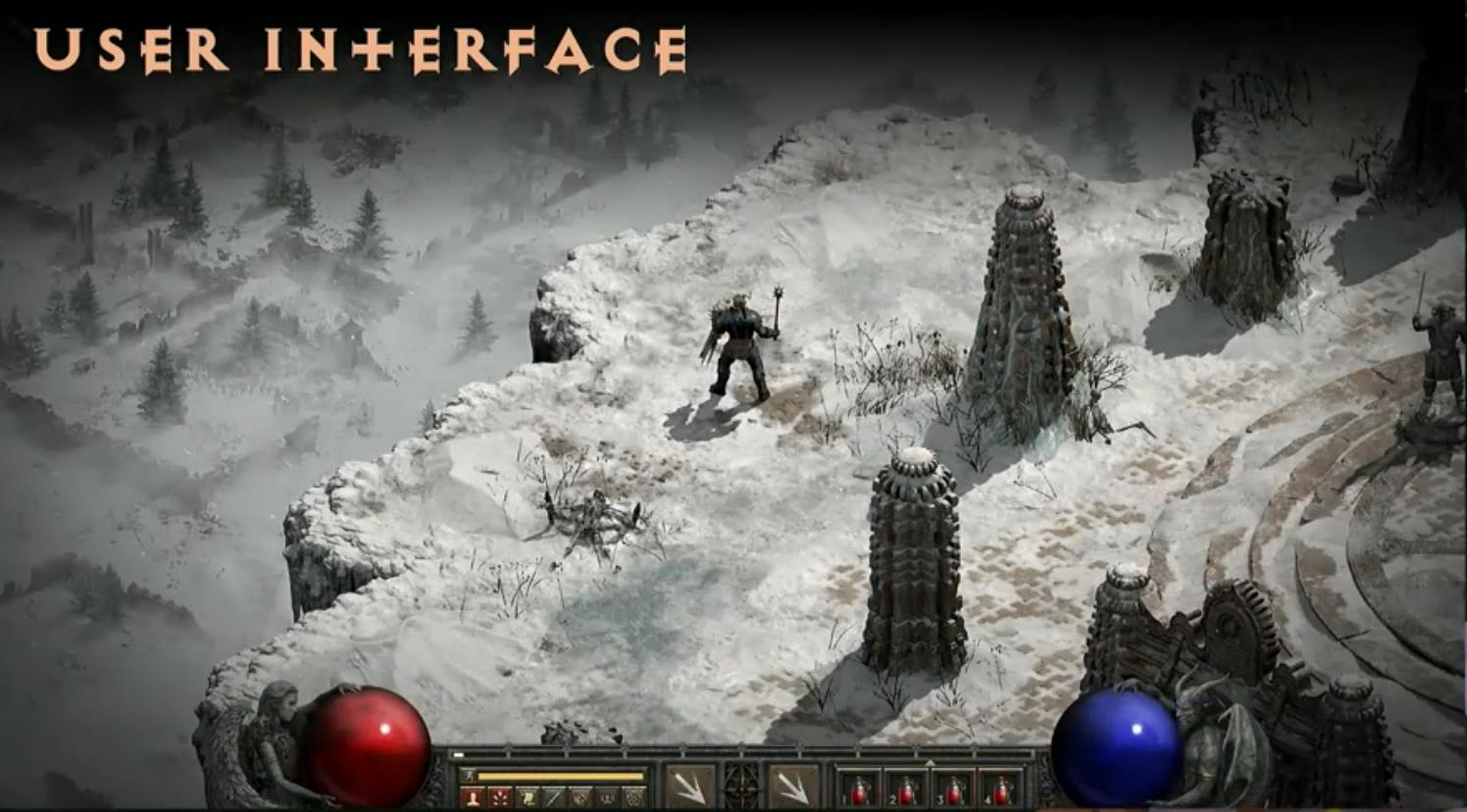
Task: Open the skill tree dots icon
Action: click(x=500, y=797)
